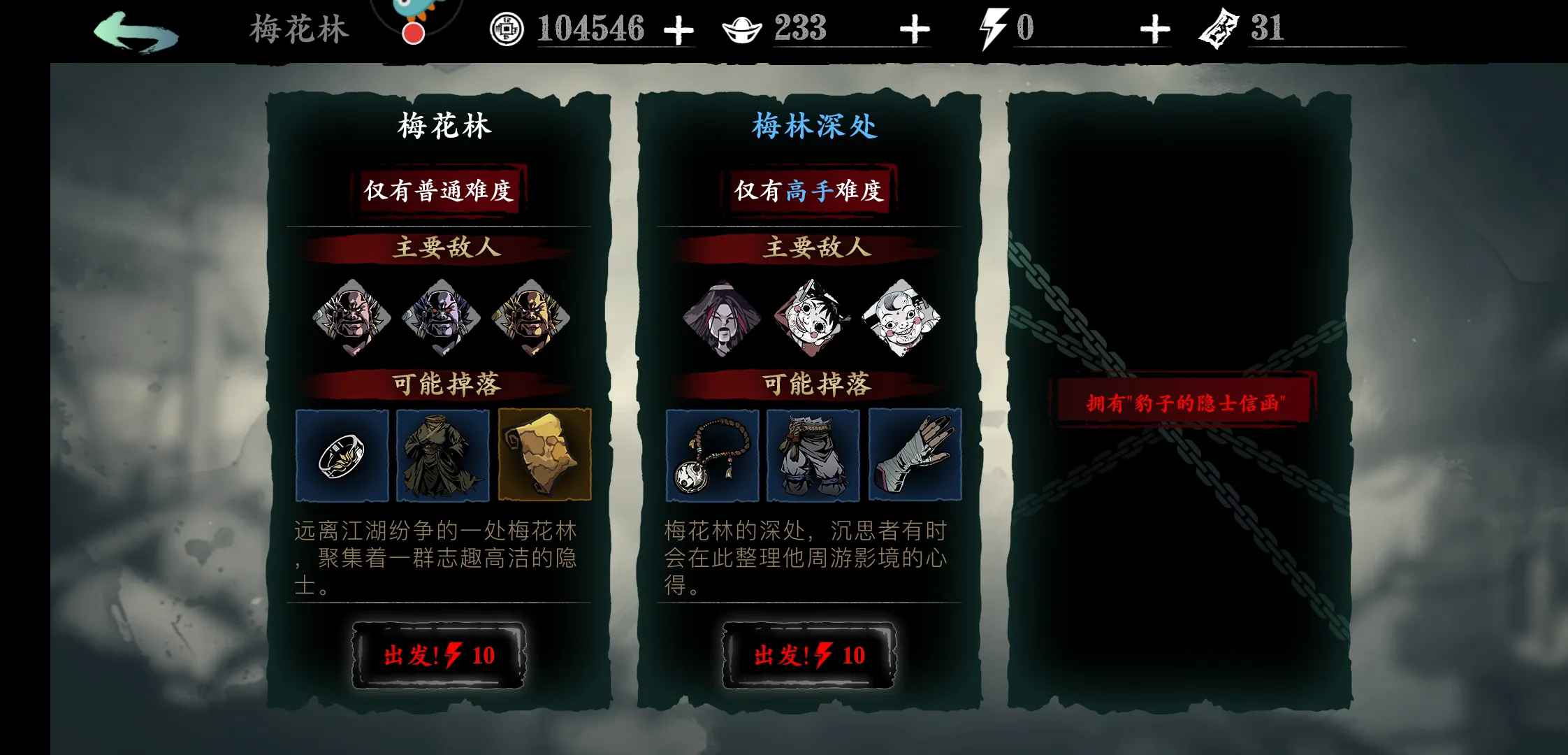Click the copper coin currency icon

[508, 29]
